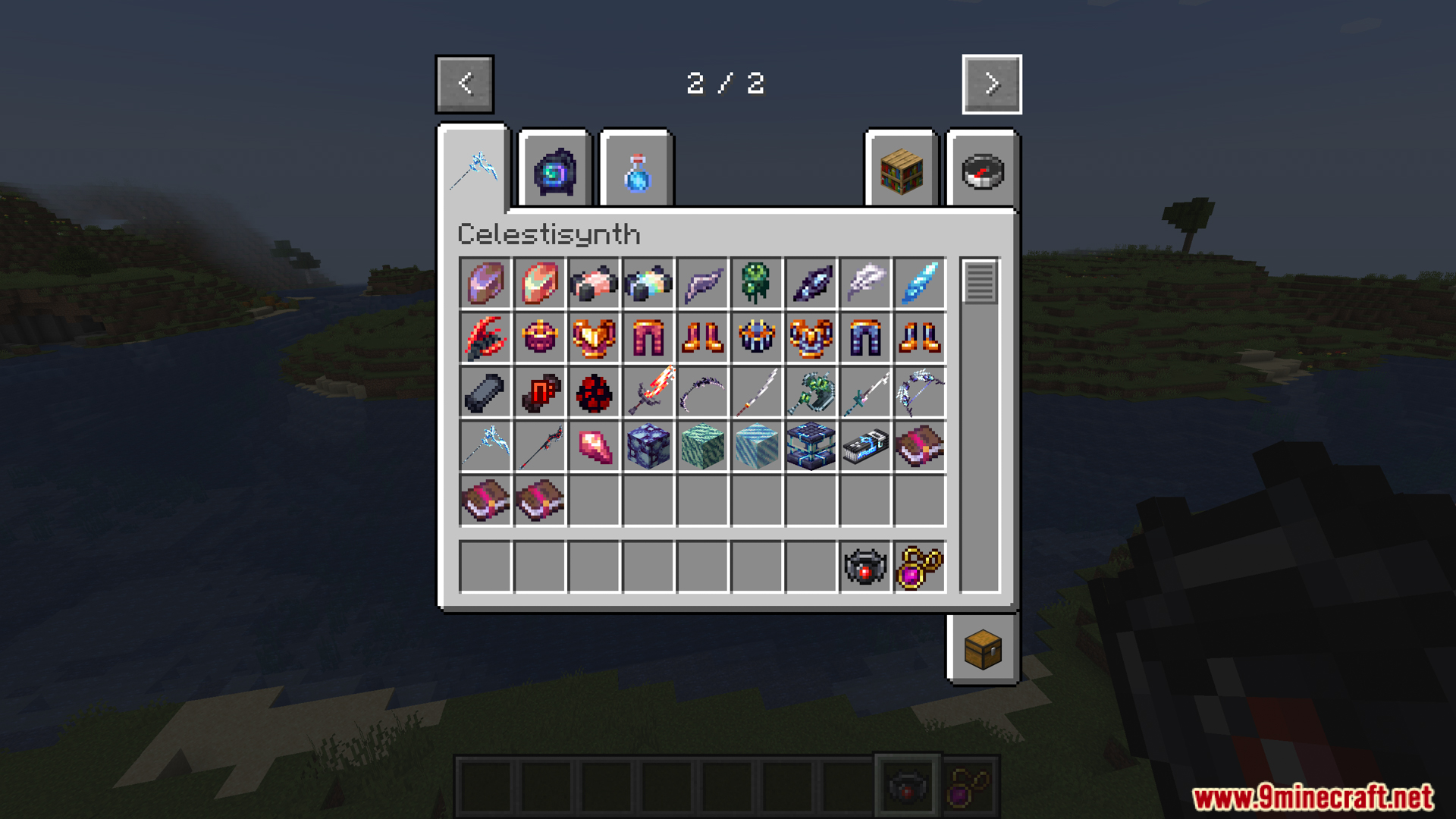Go to the previous page with left arrow
Viewport: 1456px width, 819px height.
pyautogui.click(x=465, y=84)
